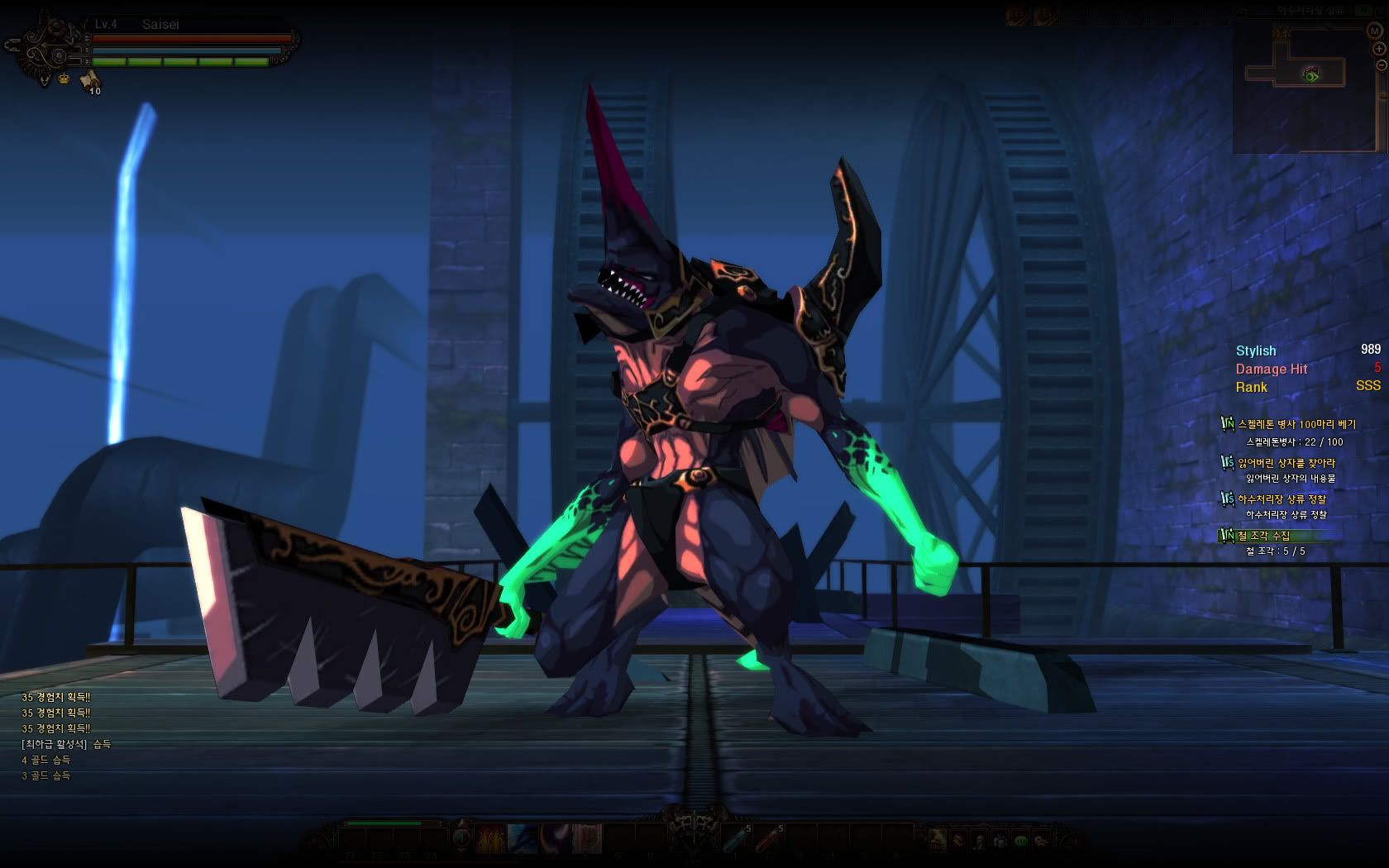Click the scroll buff icon with 10
This screenshot has height=868, width=1389.
tap(89, 80)
